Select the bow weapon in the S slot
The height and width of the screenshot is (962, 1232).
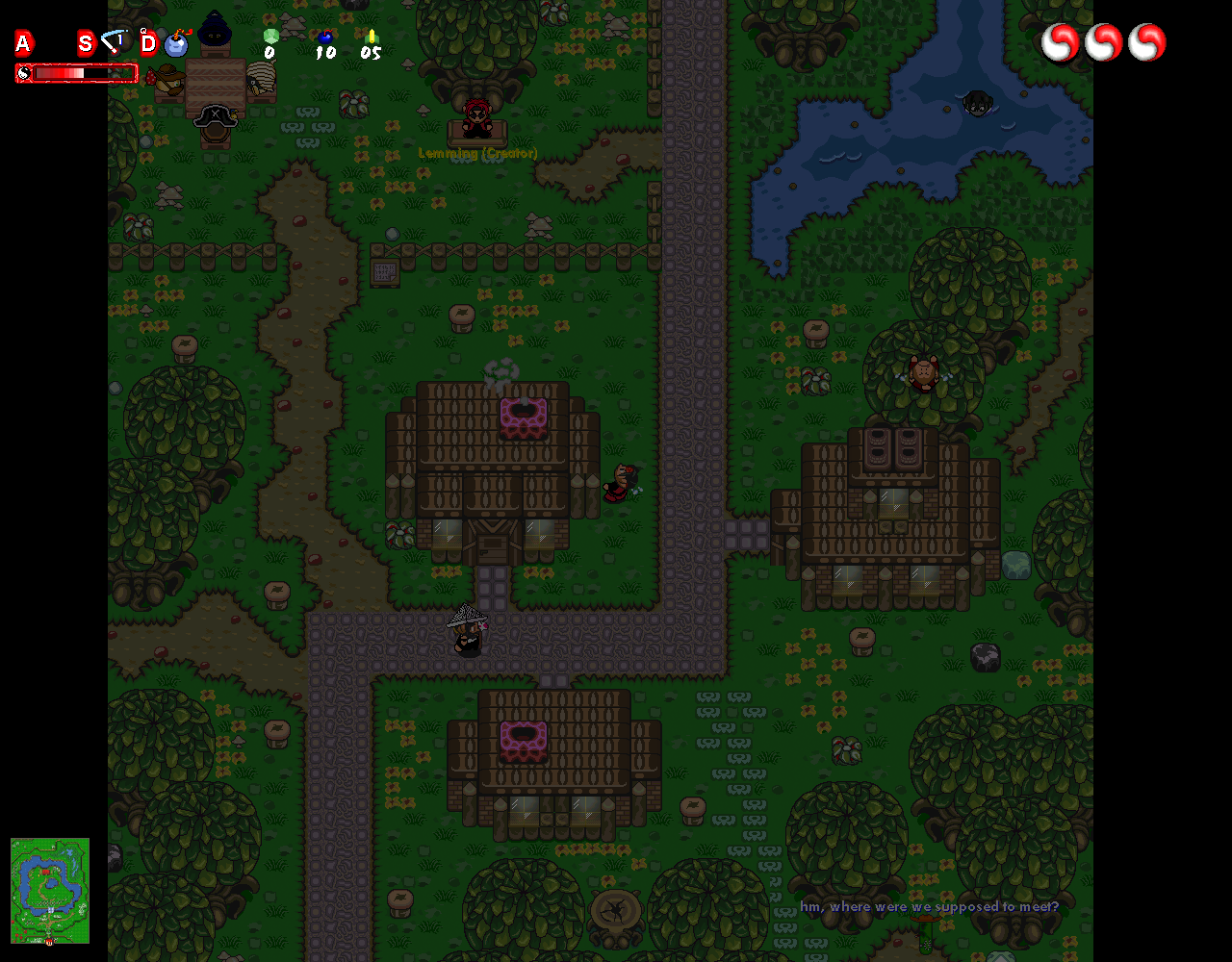(x=115, y=42)
